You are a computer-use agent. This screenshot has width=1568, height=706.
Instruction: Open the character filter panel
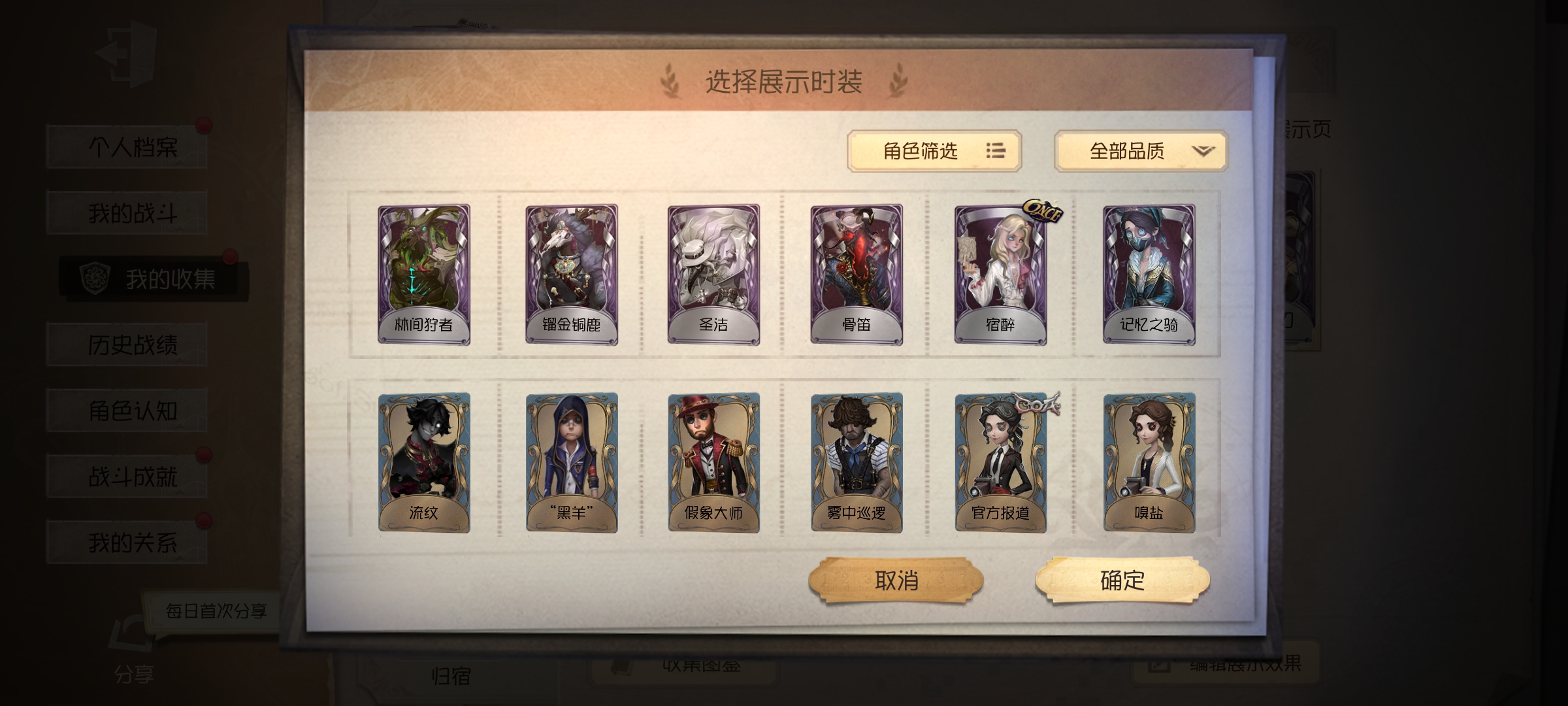[x=934, y=150]
